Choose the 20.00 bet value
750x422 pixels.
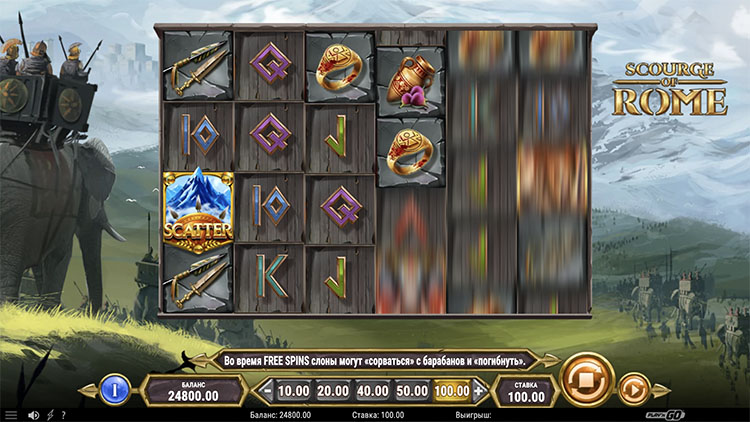(332, 390)
